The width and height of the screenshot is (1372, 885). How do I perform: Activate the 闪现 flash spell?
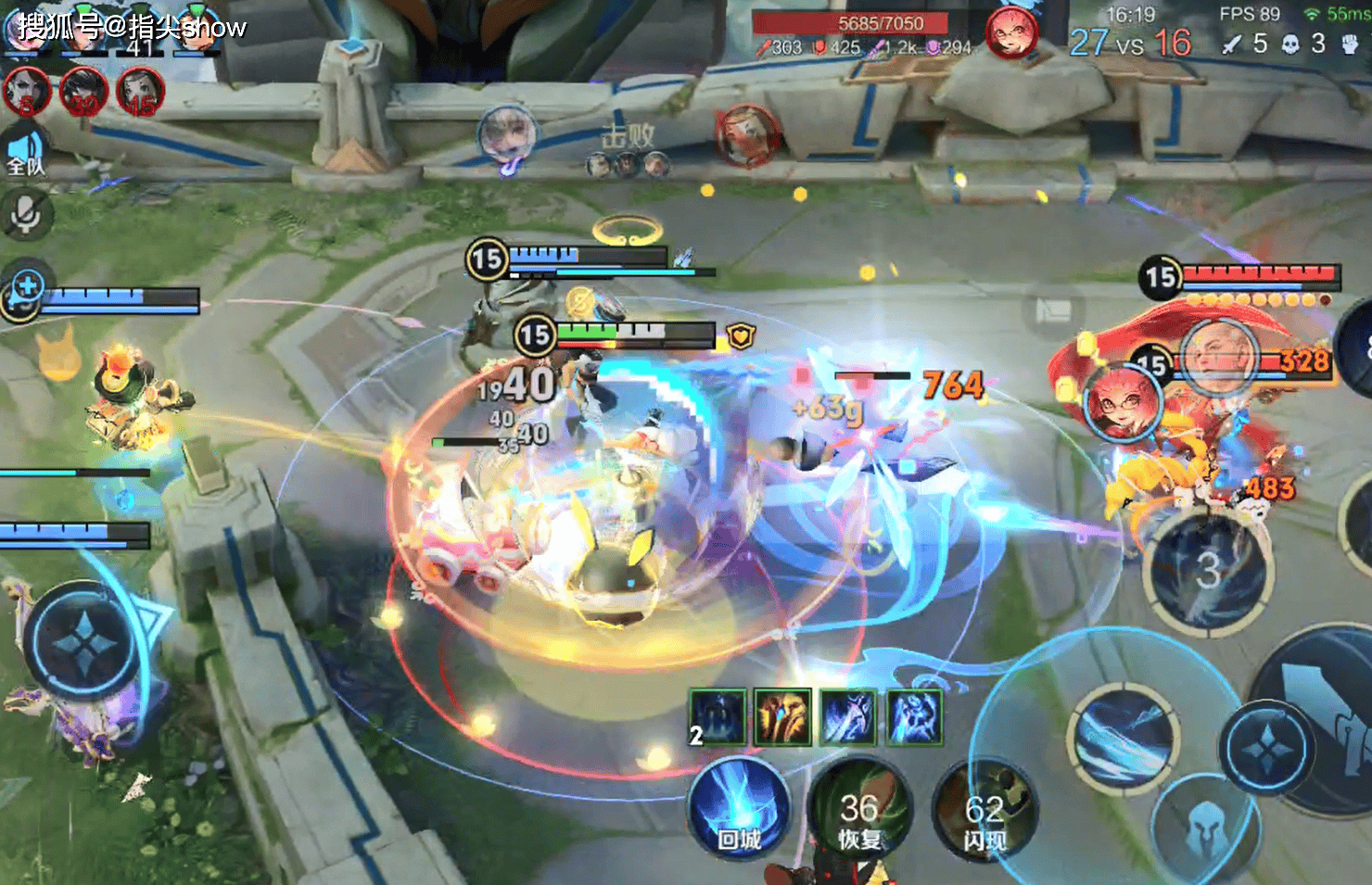(x=984, y=809)
